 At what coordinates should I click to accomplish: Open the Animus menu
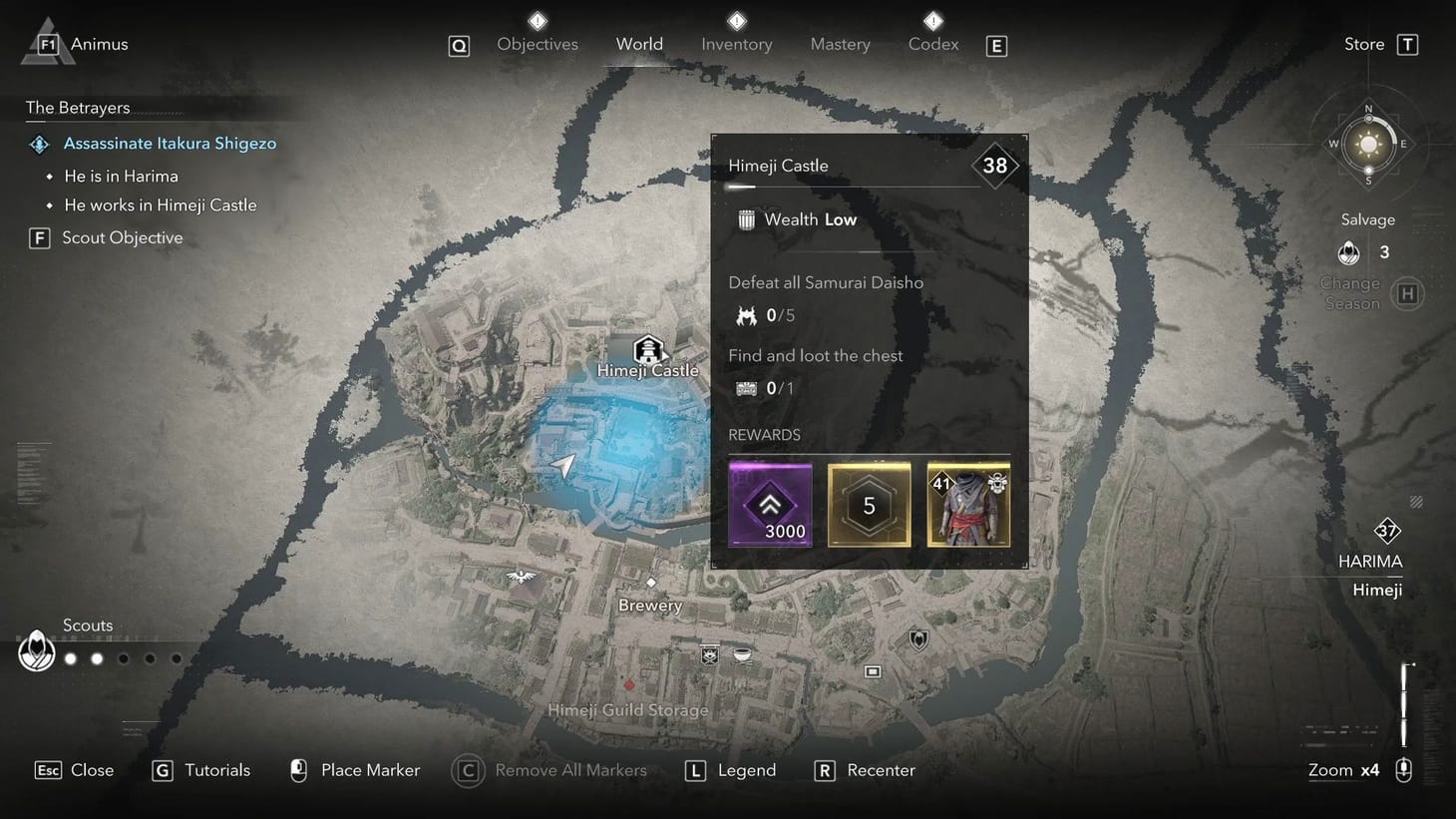pos(75,43)
